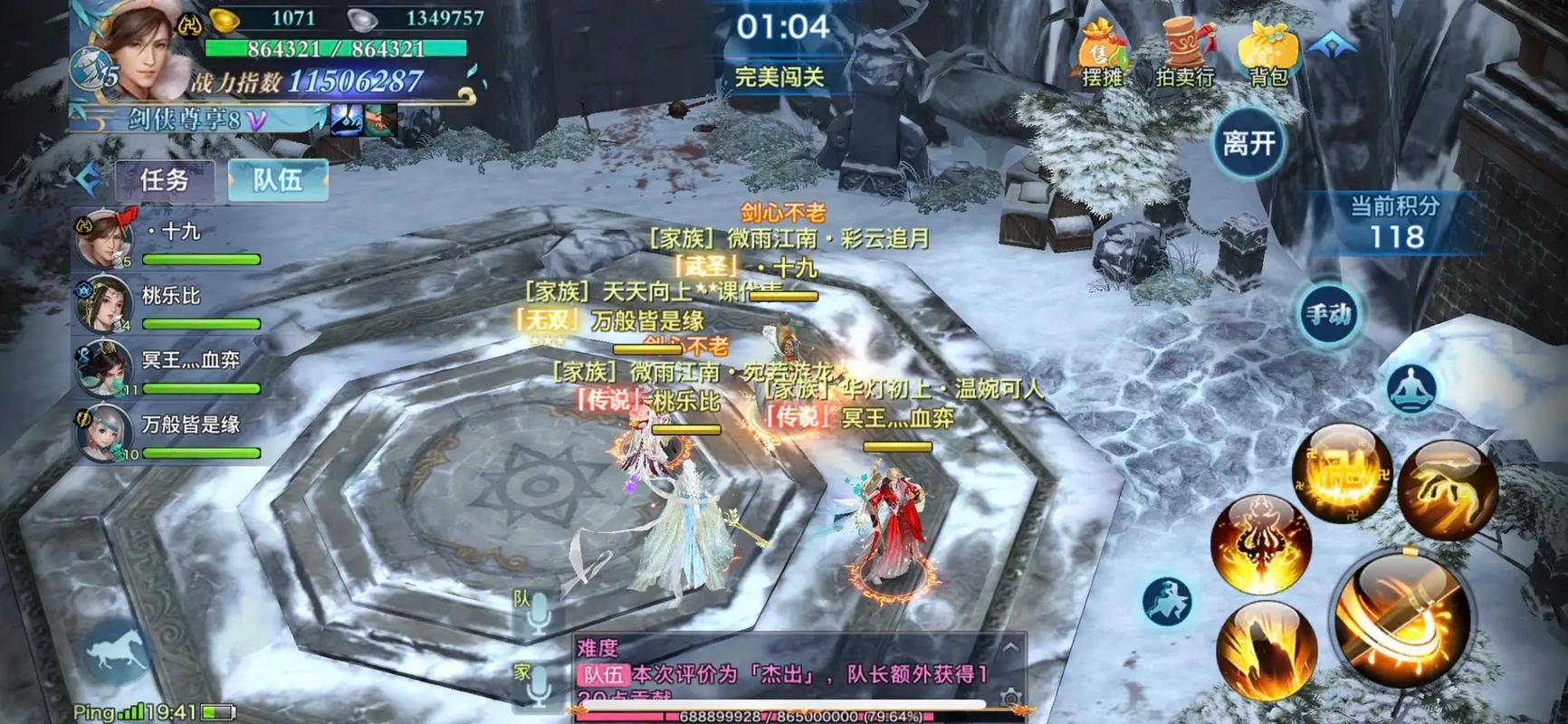Screen dimensions: 1568x724
Task: Tap the 队 team voice microphone
Action: click(x=538, y=612)
